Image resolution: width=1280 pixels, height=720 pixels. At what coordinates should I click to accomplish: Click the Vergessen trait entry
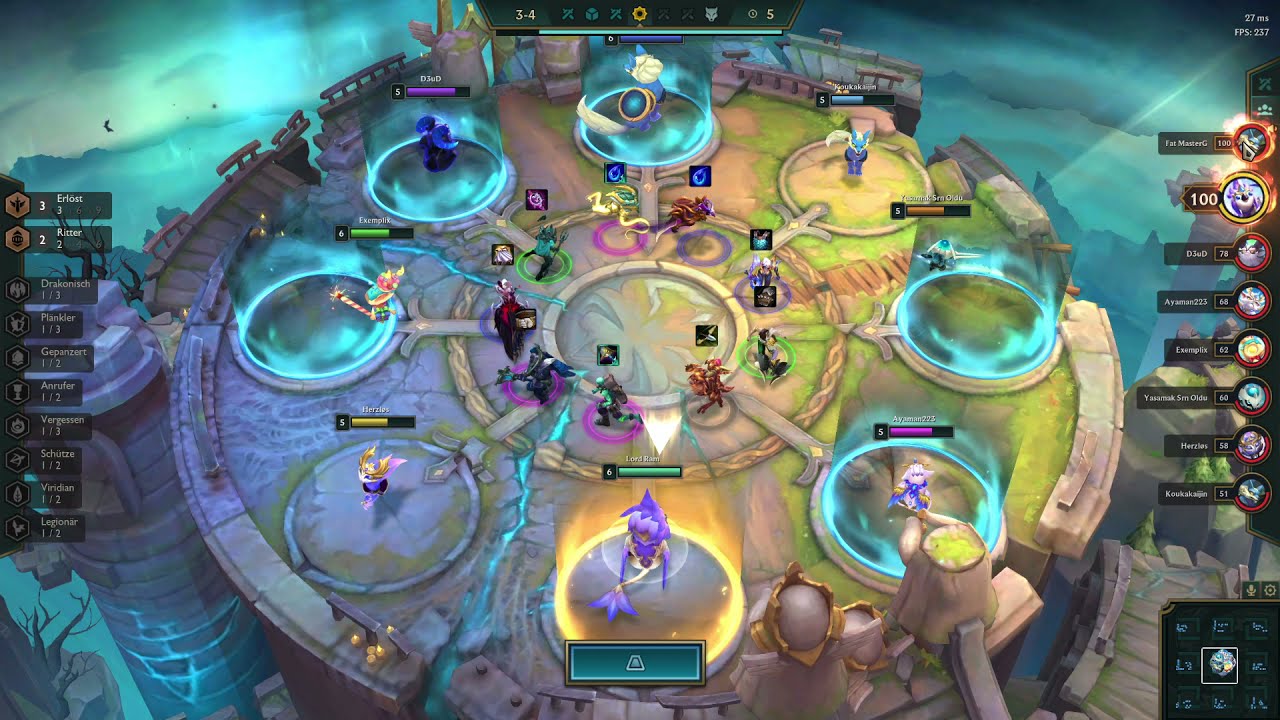pyautogui.click(x=60, y=425)
